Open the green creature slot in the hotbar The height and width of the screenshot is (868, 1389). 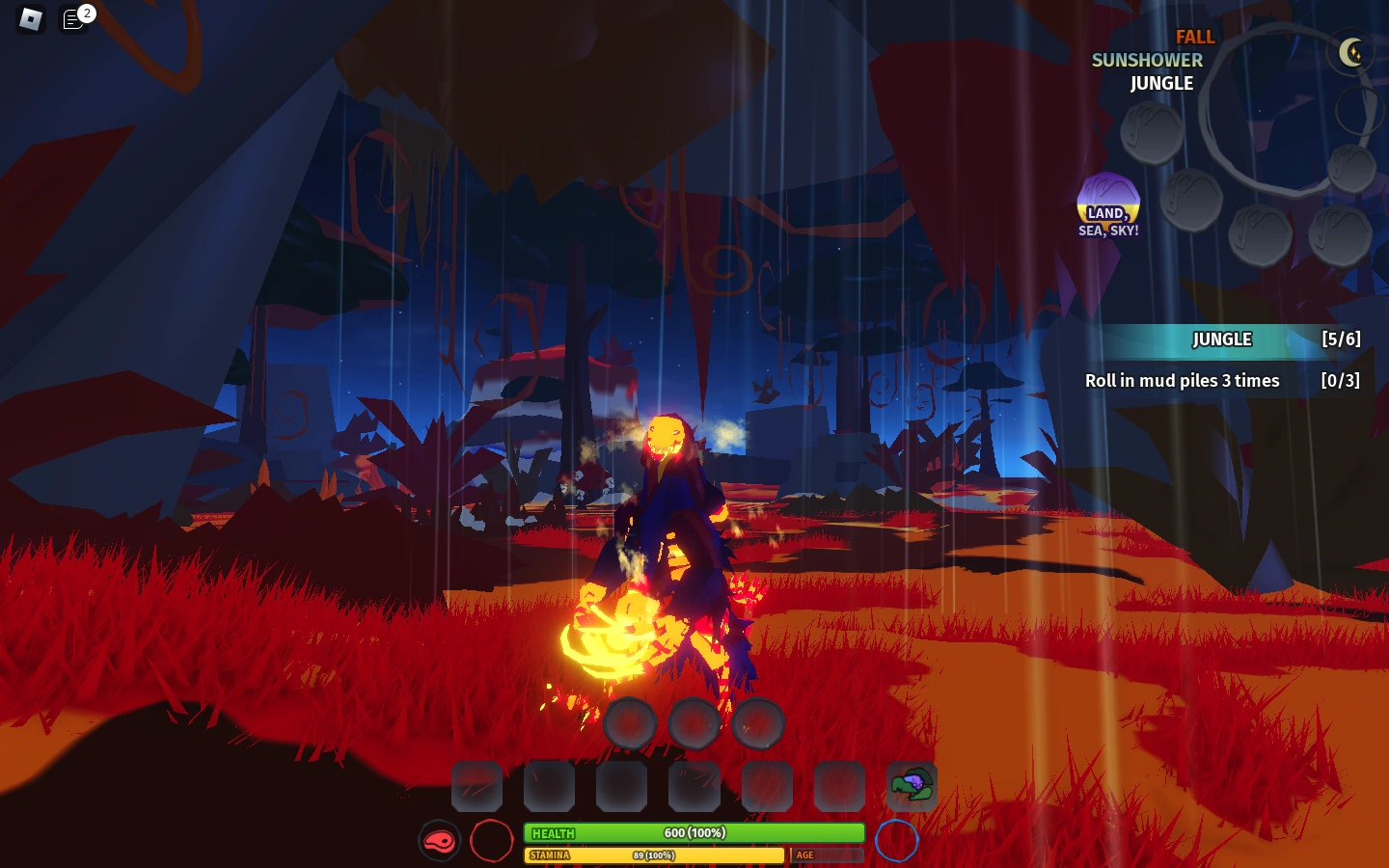911,786
